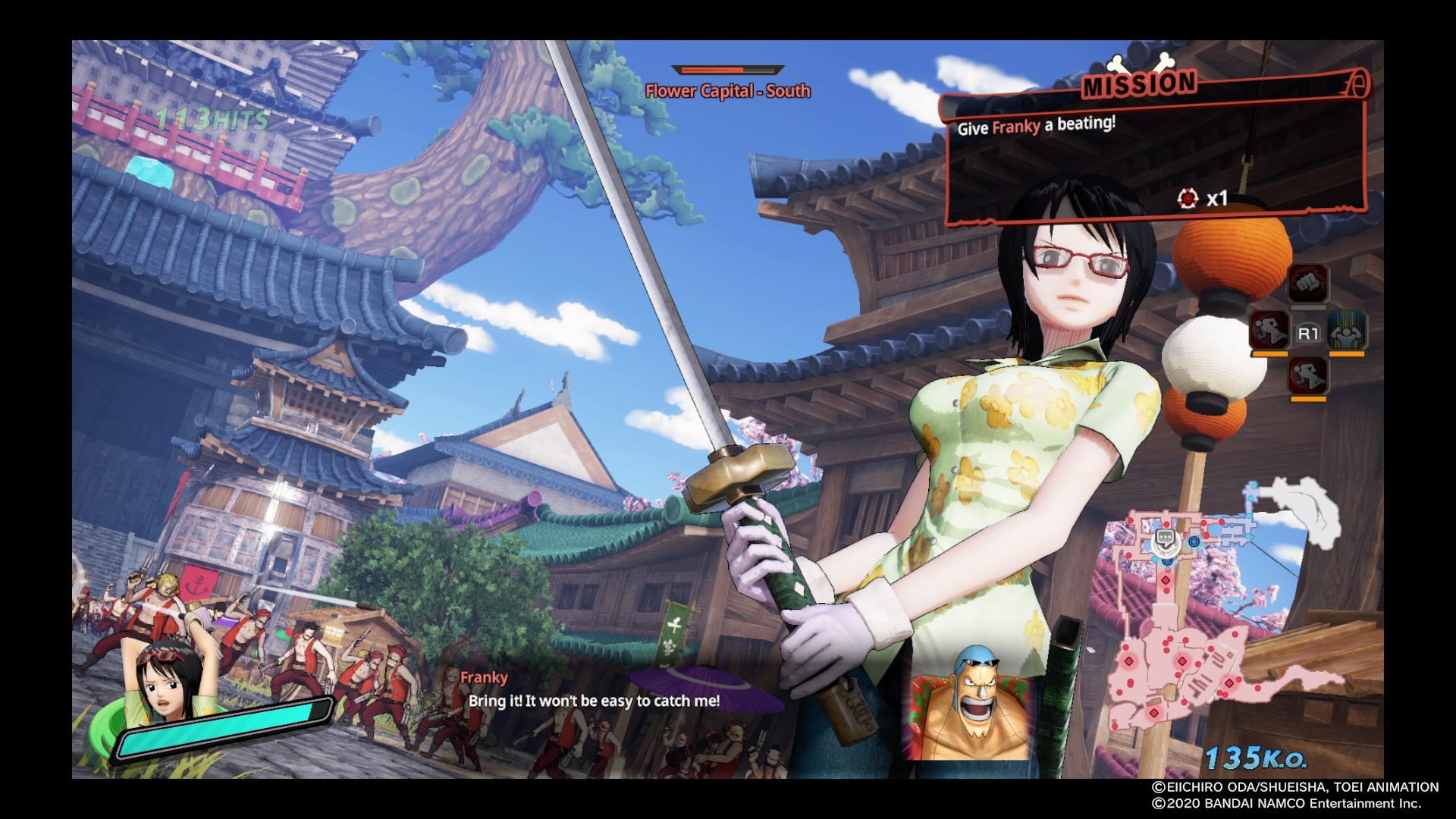Click the pink battlefield minimap
The image size is (1456, 819).
[x=1183, y=645]
